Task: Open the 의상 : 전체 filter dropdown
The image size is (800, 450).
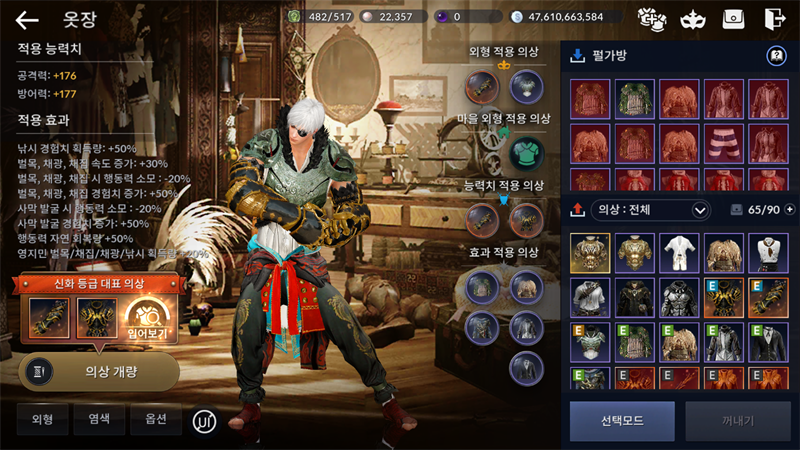Action: click(x=651, y=210)
